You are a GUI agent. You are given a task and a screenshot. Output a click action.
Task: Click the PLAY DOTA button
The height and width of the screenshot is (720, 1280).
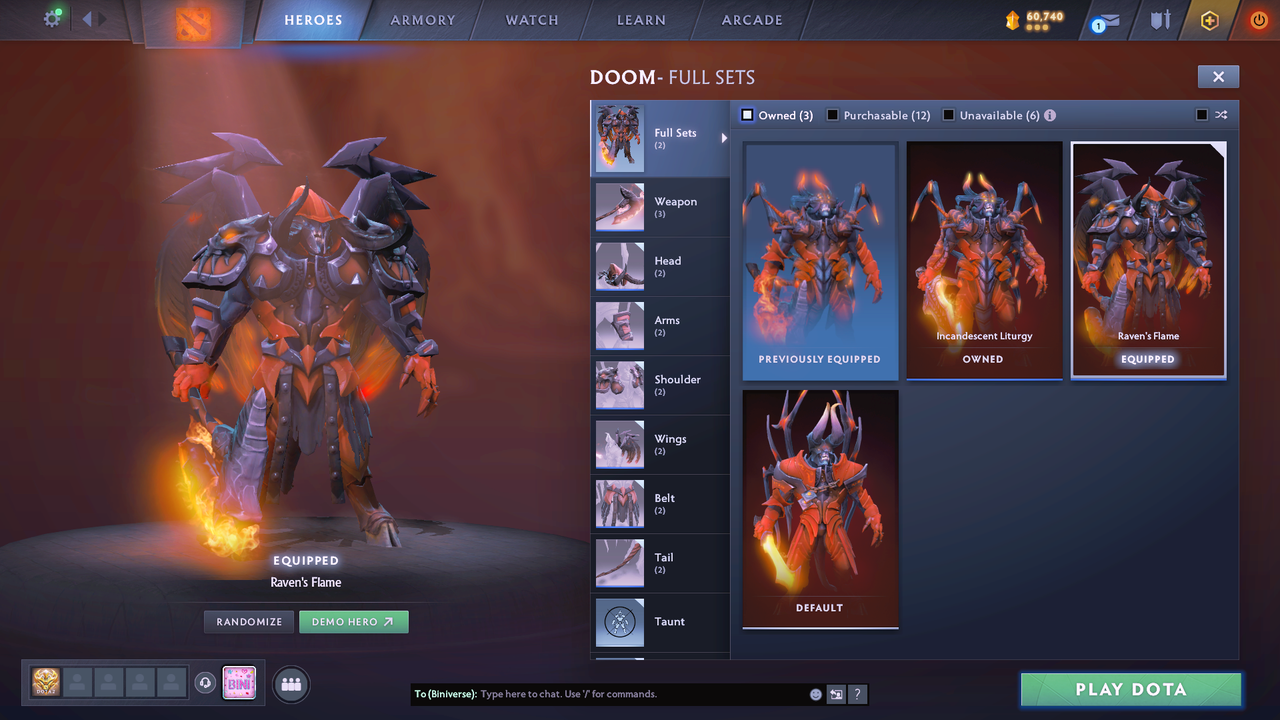coord(1130,689)
